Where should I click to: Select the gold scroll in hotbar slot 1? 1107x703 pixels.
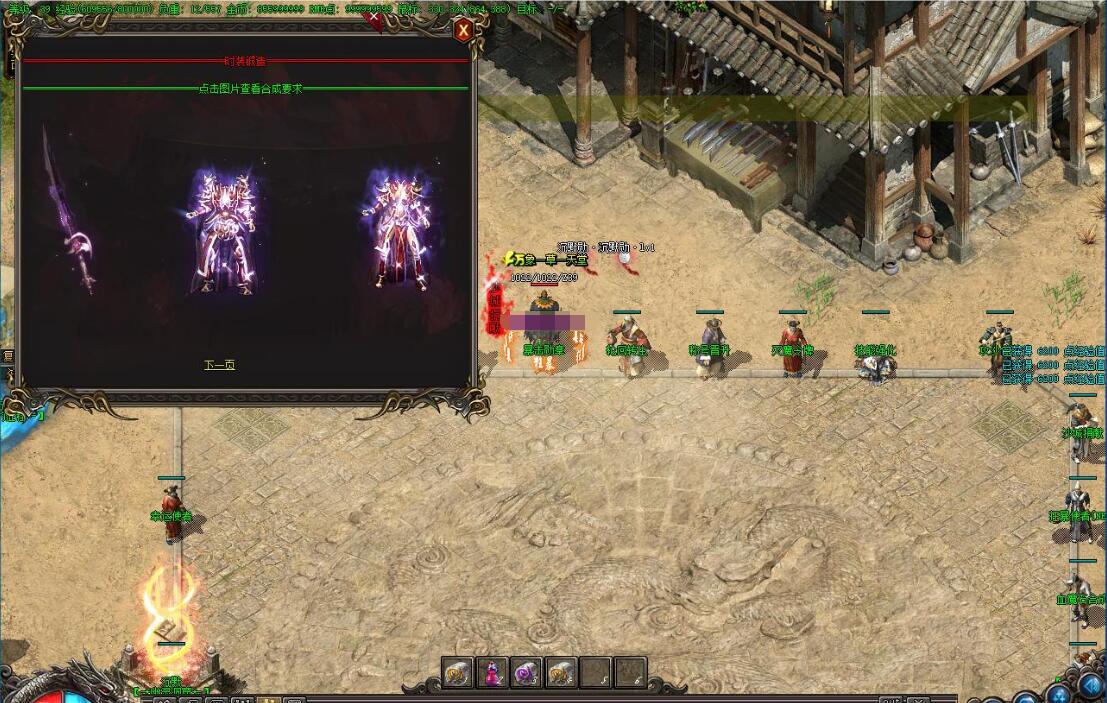(459, 673)
